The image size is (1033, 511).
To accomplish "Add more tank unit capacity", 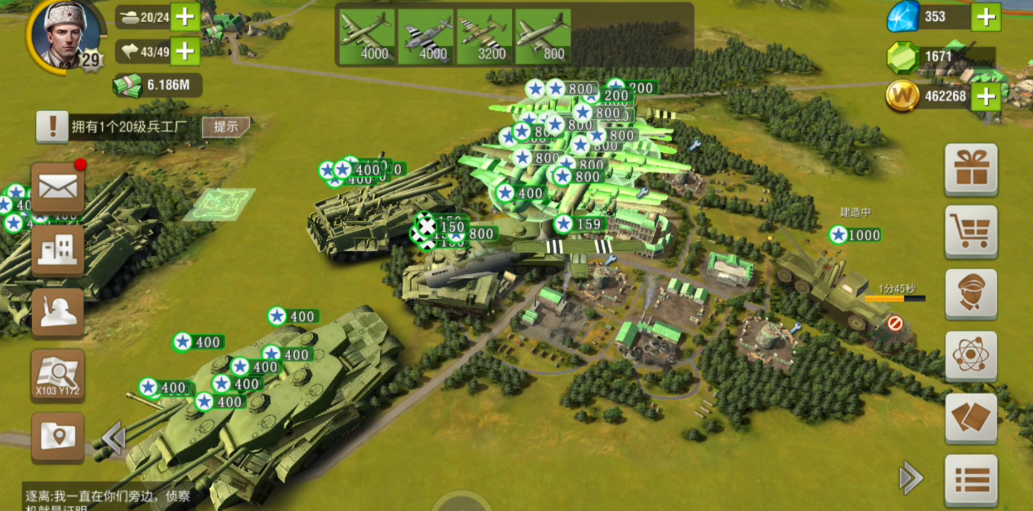I will [185, 16].
